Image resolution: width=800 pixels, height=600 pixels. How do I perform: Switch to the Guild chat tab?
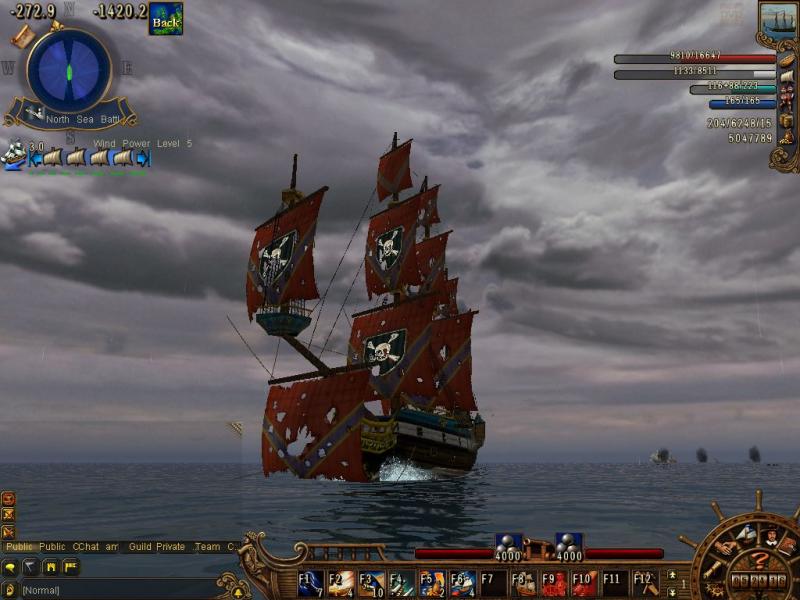coord(140,547)
